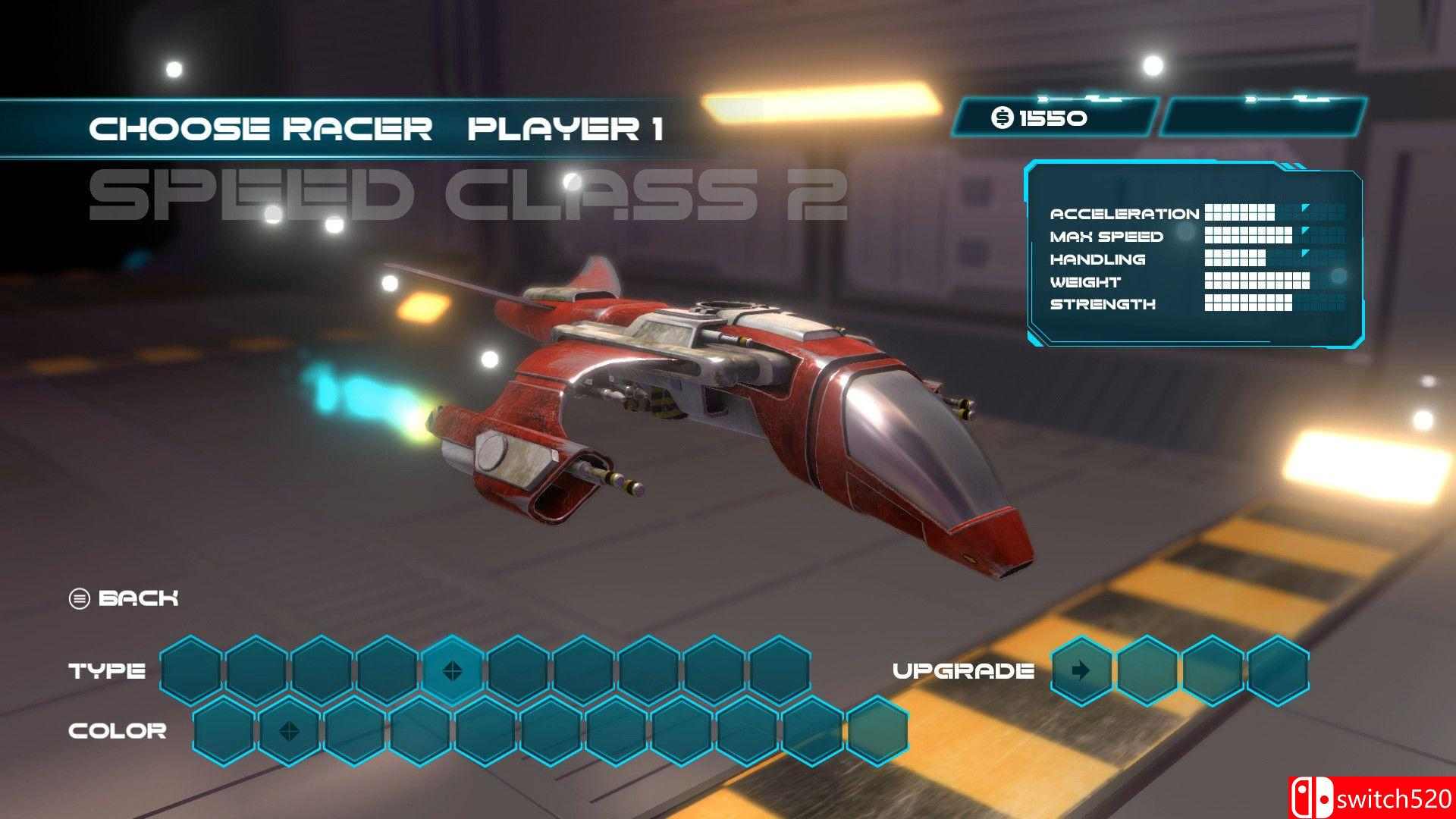Go back using the Back button
The width and height of the screenshot is (1456, 819).
pyautogui.click(x=125, y=598)
